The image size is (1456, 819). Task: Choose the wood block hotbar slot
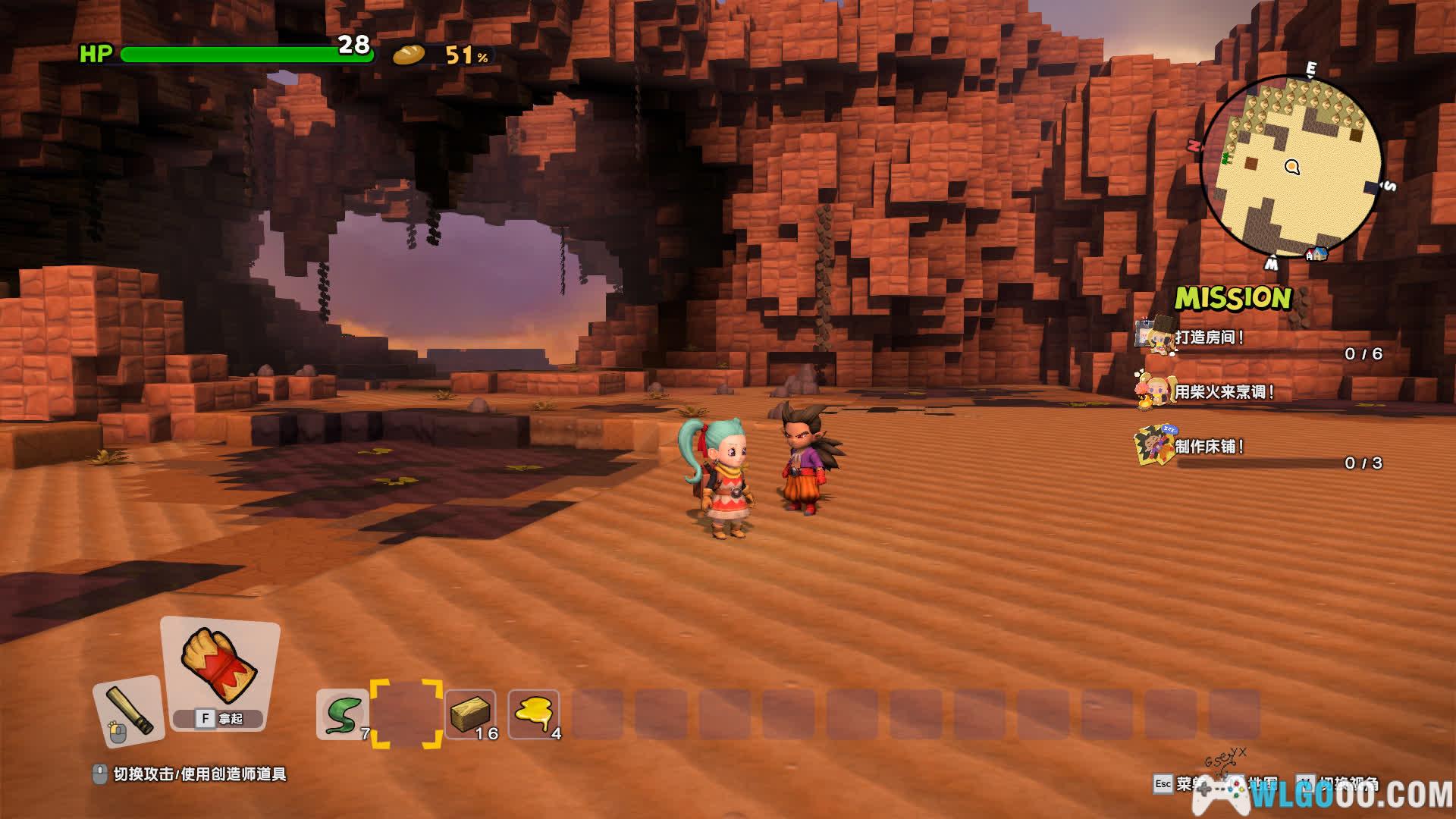[x=470, y=714]
